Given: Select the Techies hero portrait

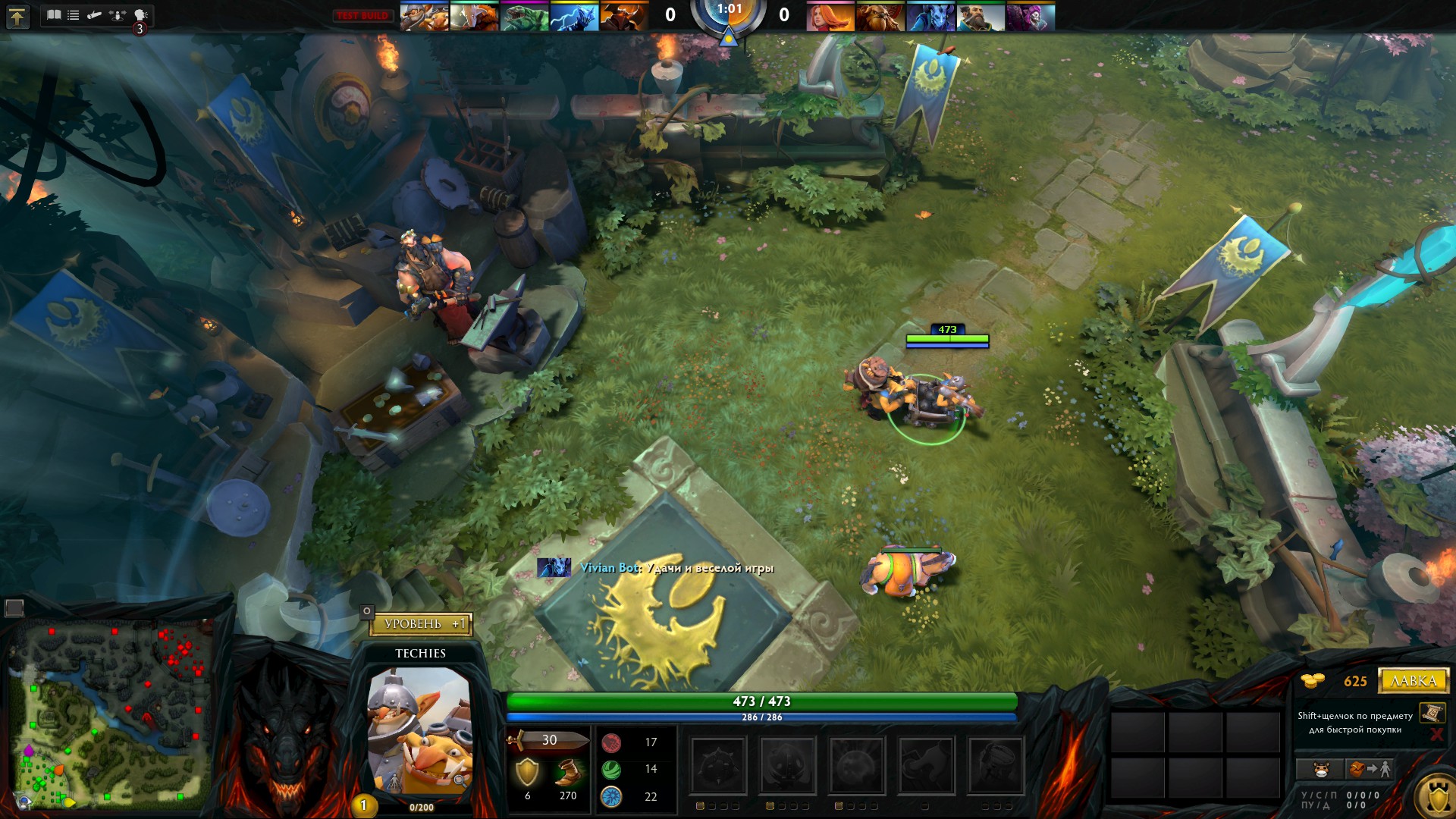Looking at the screenshot, I should 419,729.
